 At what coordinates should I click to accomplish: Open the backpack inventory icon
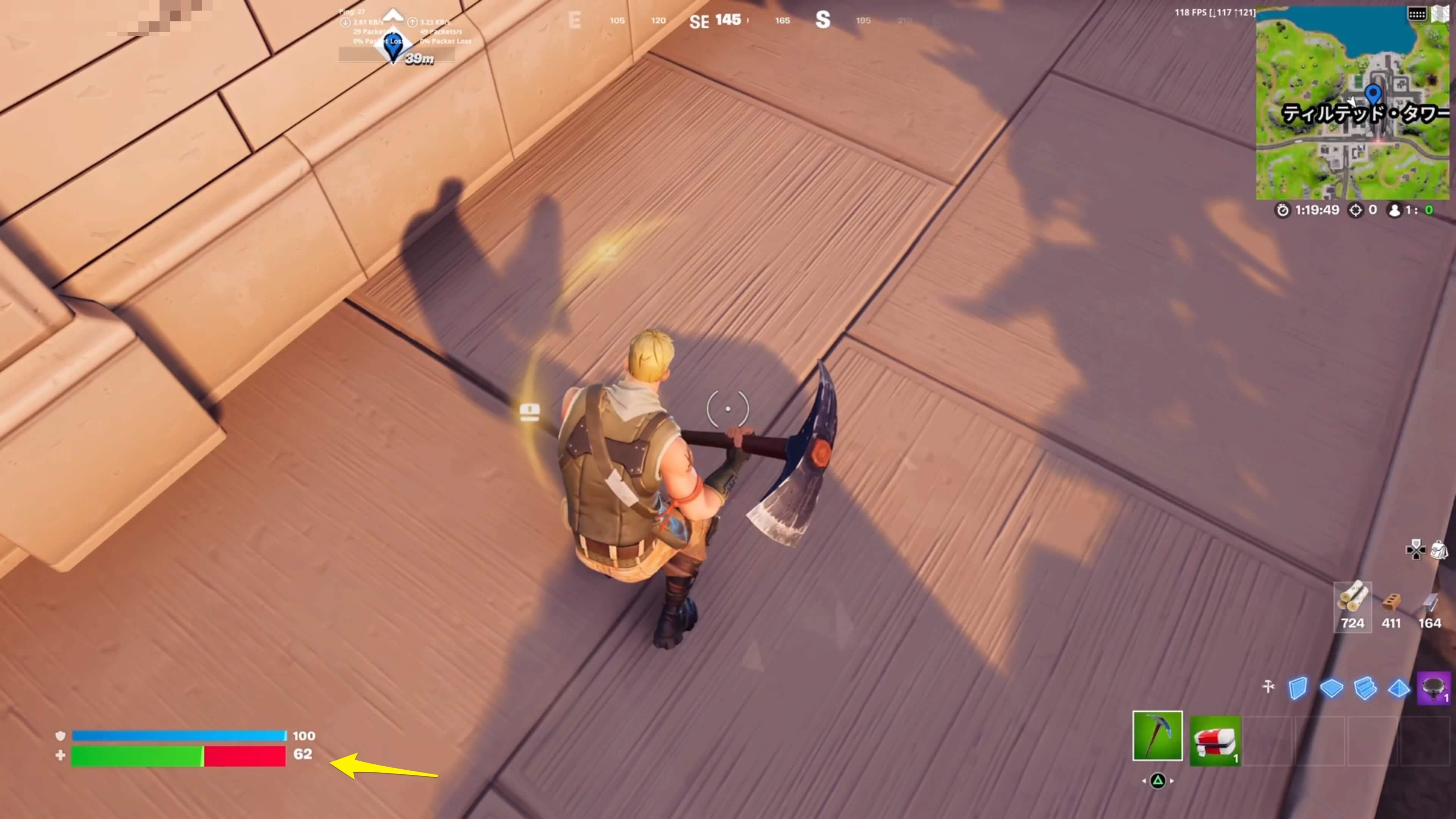point(1439,549)
